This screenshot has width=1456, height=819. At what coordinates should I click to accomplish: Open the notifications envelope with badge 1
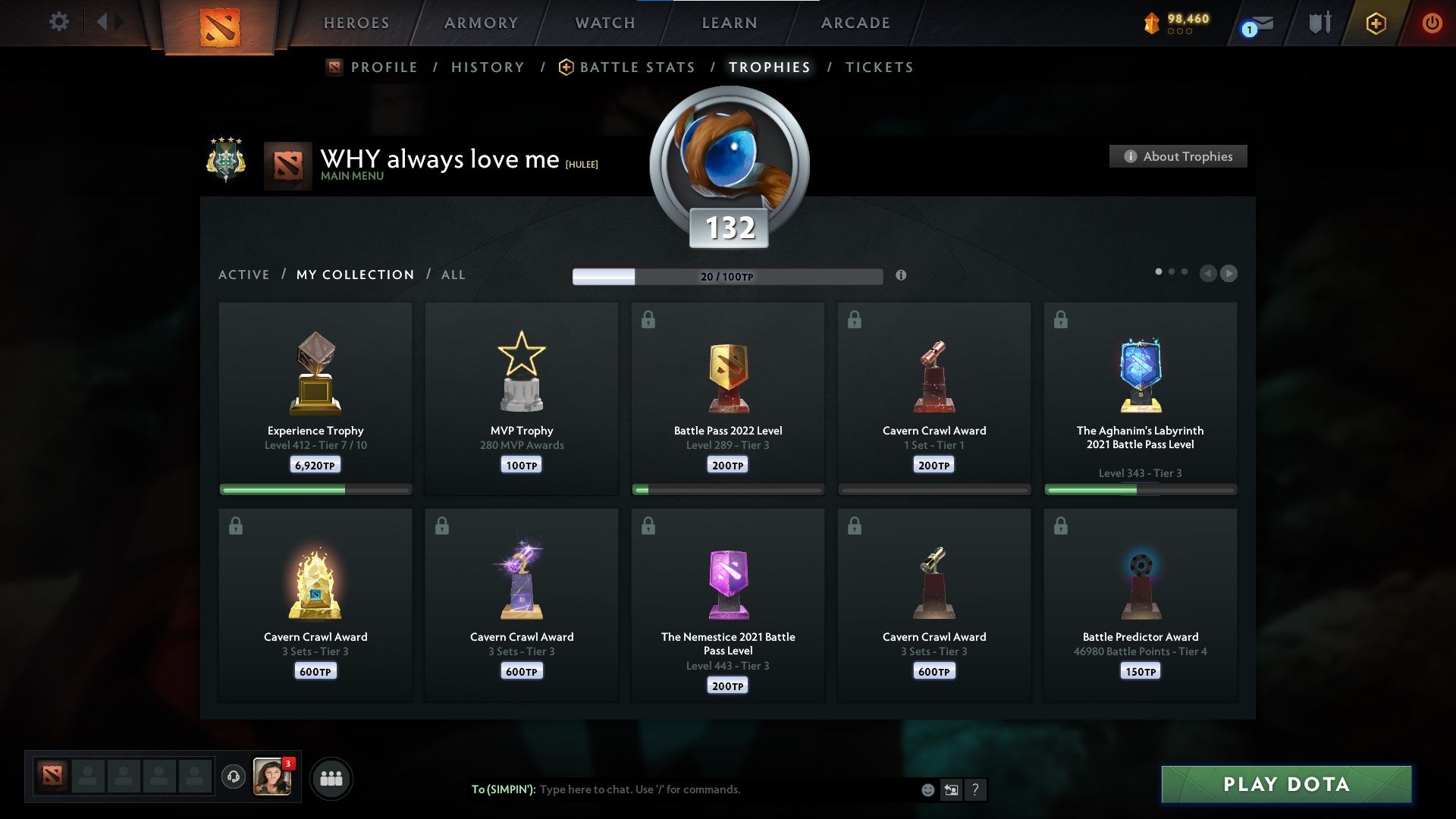(1251, 24)
